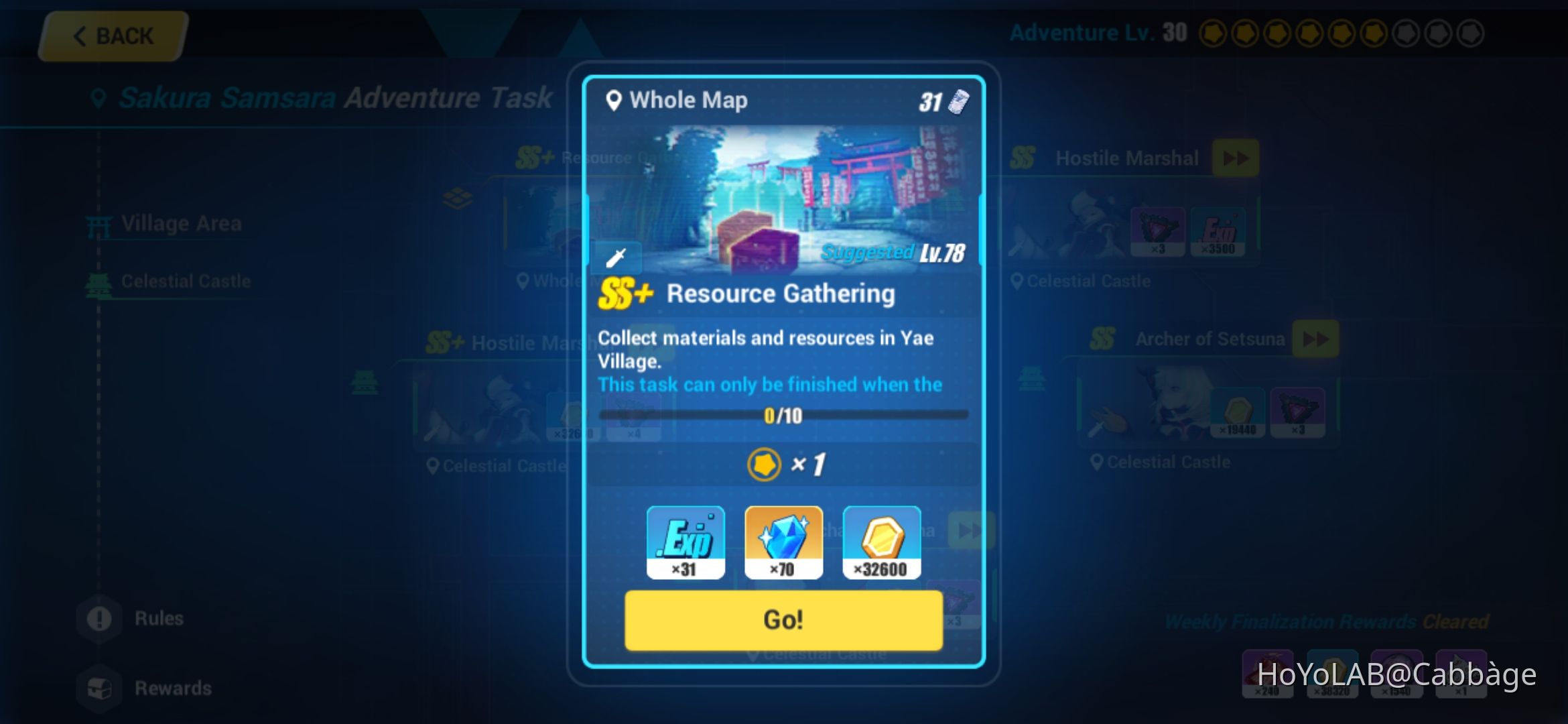Image resolution: width=1568 pixels, height=724 pixels.
Task: Tap the fast-forward skip icon for Archer of Setsuna
Action: click(1315, 339)
